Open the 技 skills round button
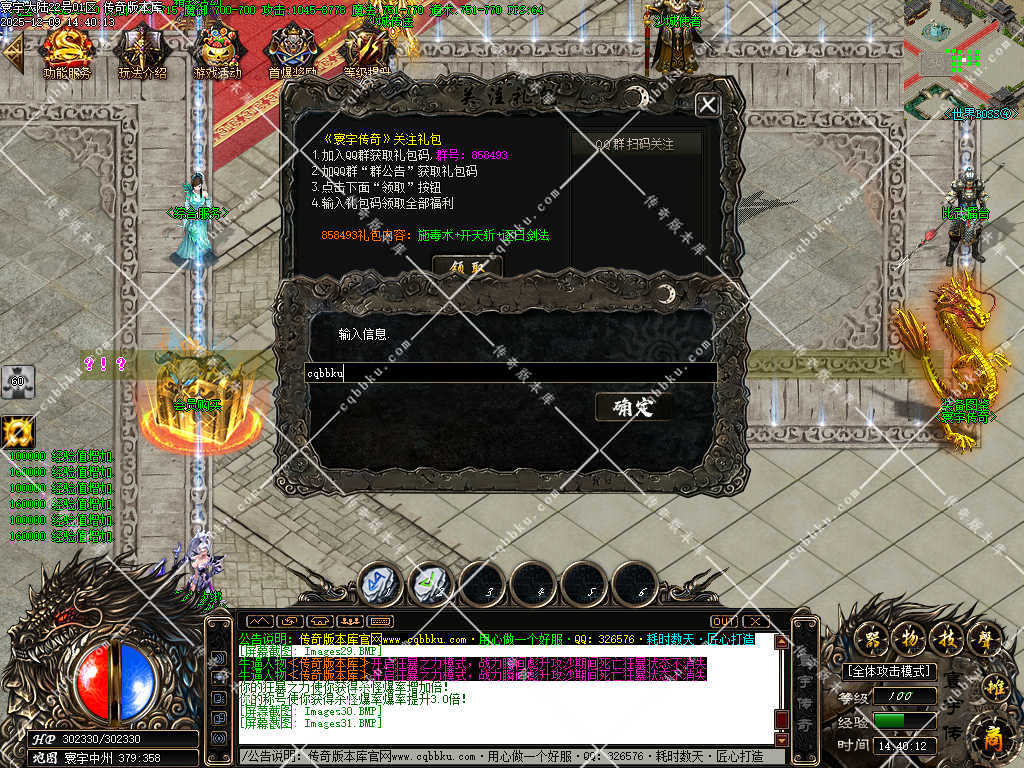The height and width of the screenshot is (768, 1024). (x=945, y=637)
